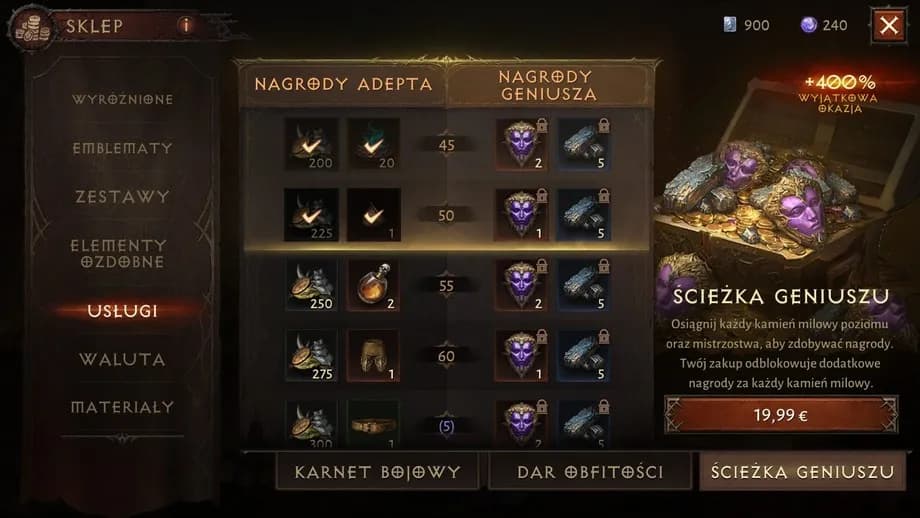920x518 pixels.
Task: Select the potion reward at level 55
Action: (x=373, y=286)
